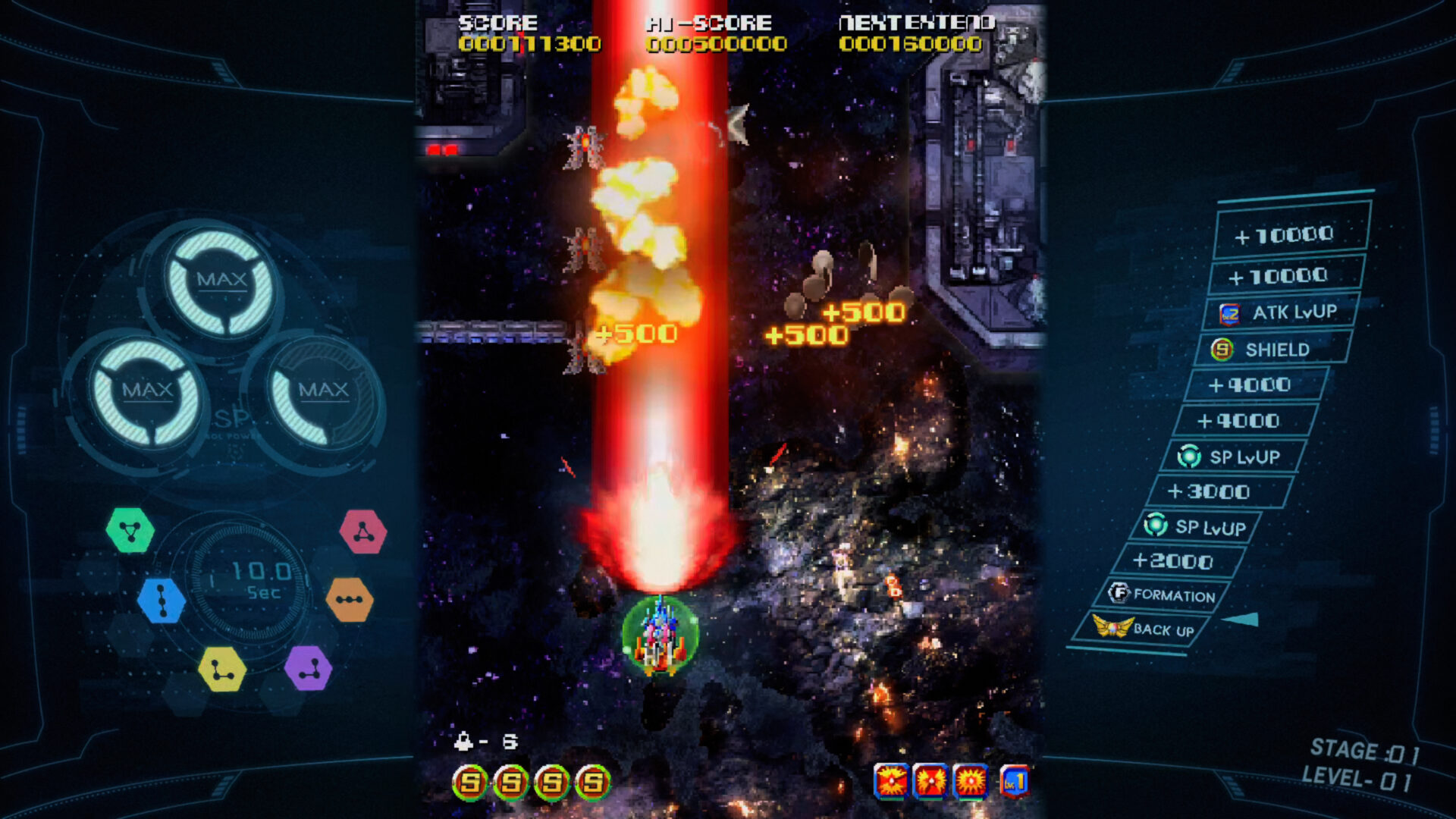
Task: Select the blue vertical-line formation hexagon
Action: click(x=161, y=599)
